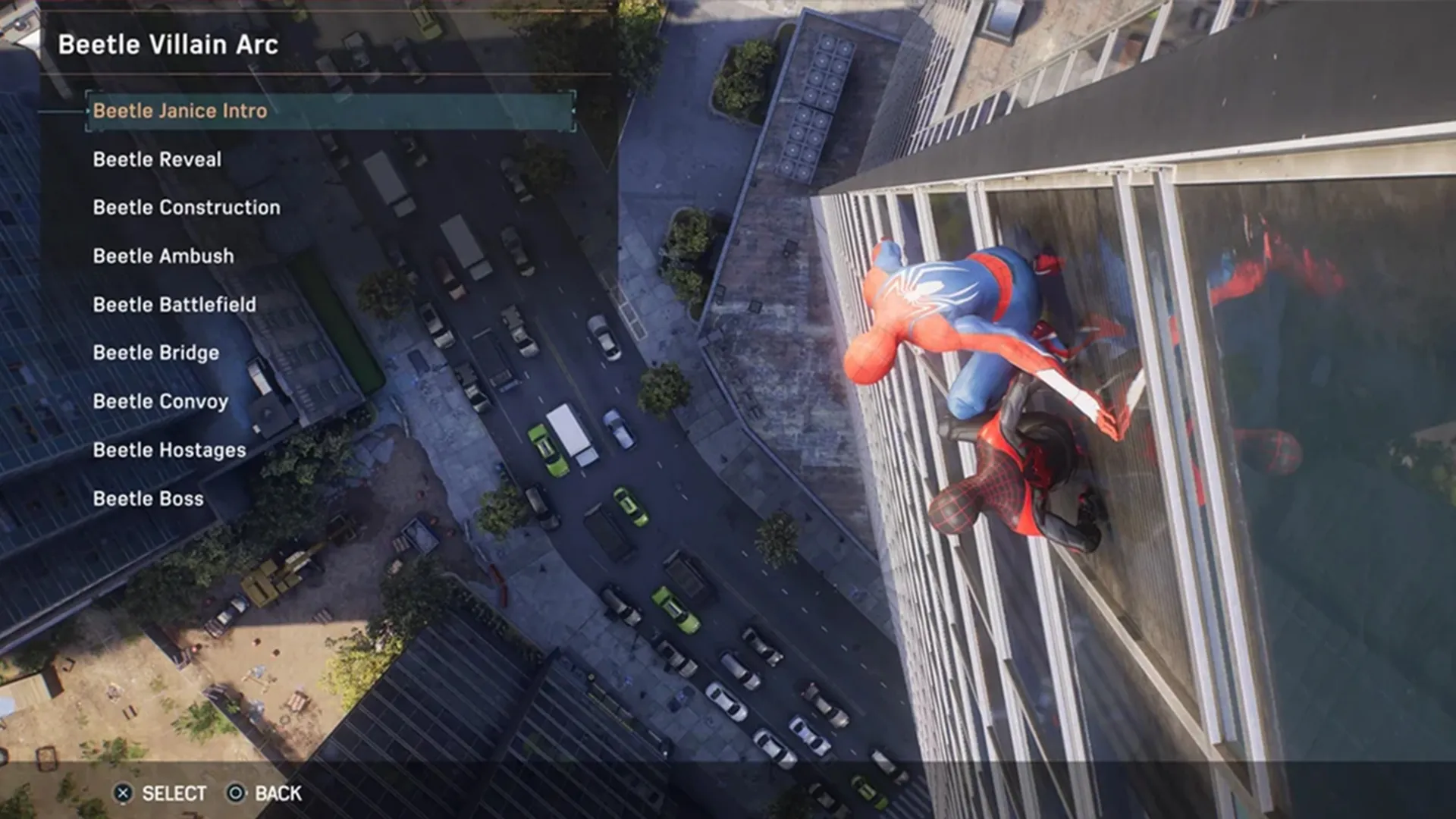Select the Beetle Hostages chapter
Image resolution: width=1456 pixels, height=819 pixels.
[168, 450]
